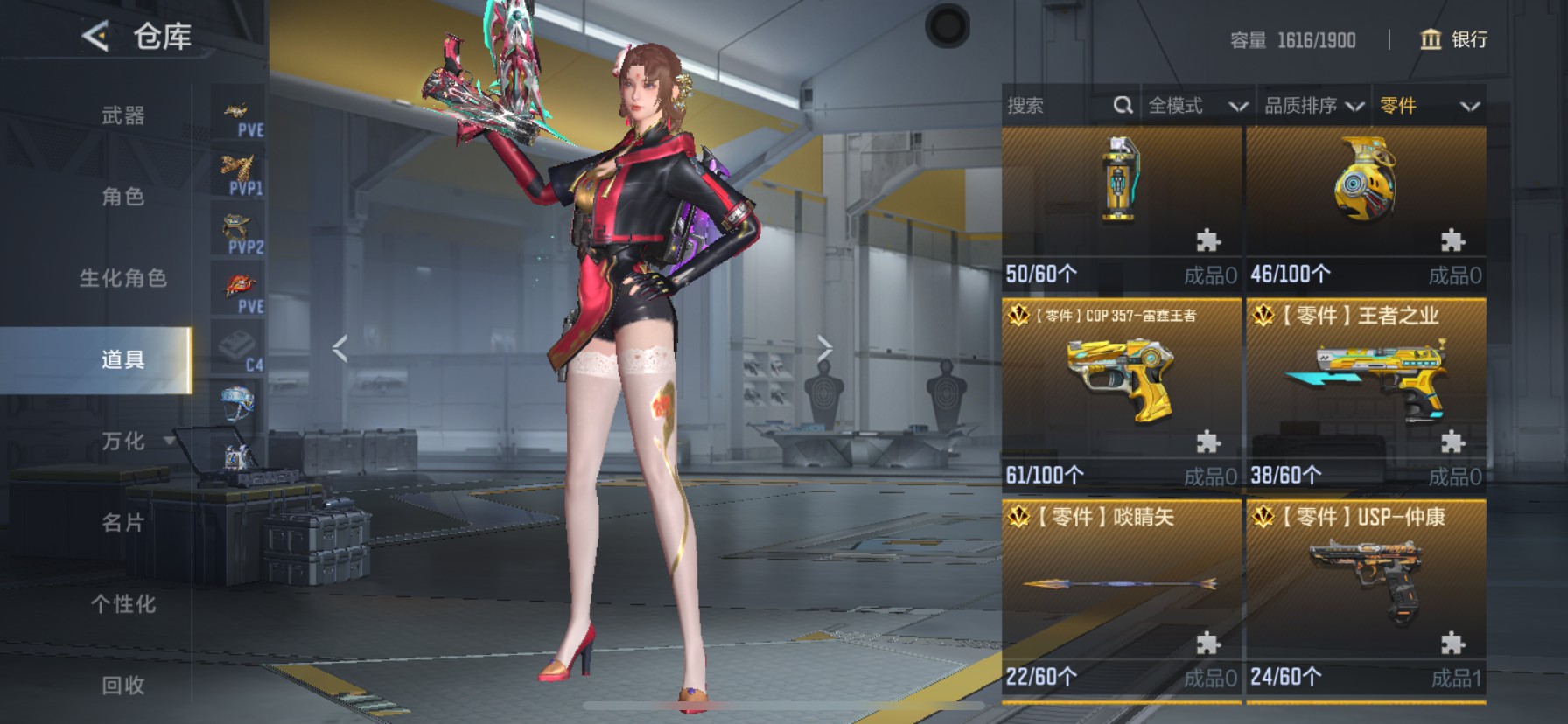
Task: Open the 品质排序 sort dropdown
Action: pyautogui.click(x=1313, y=106)
